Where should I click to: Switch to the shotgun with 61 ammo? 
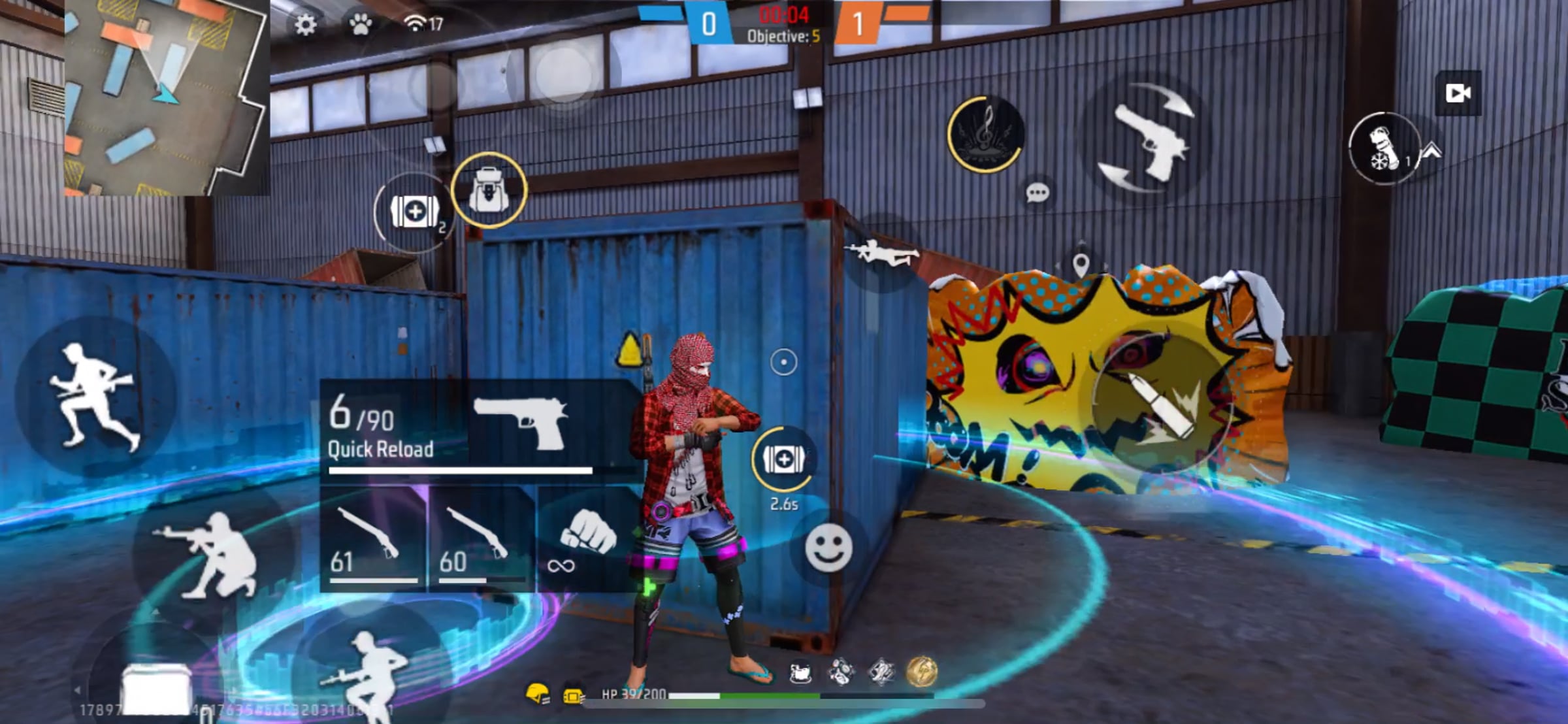[373, 540]
